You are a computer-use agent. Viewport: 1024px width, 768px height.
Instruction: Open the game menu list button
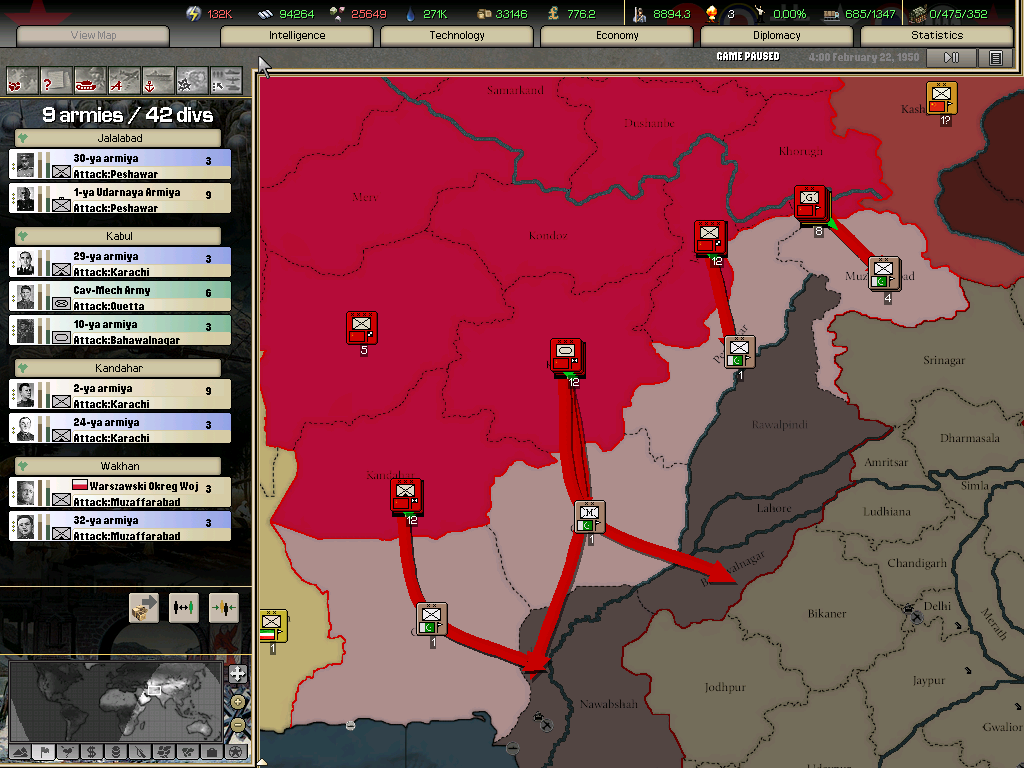click(995, 58)
